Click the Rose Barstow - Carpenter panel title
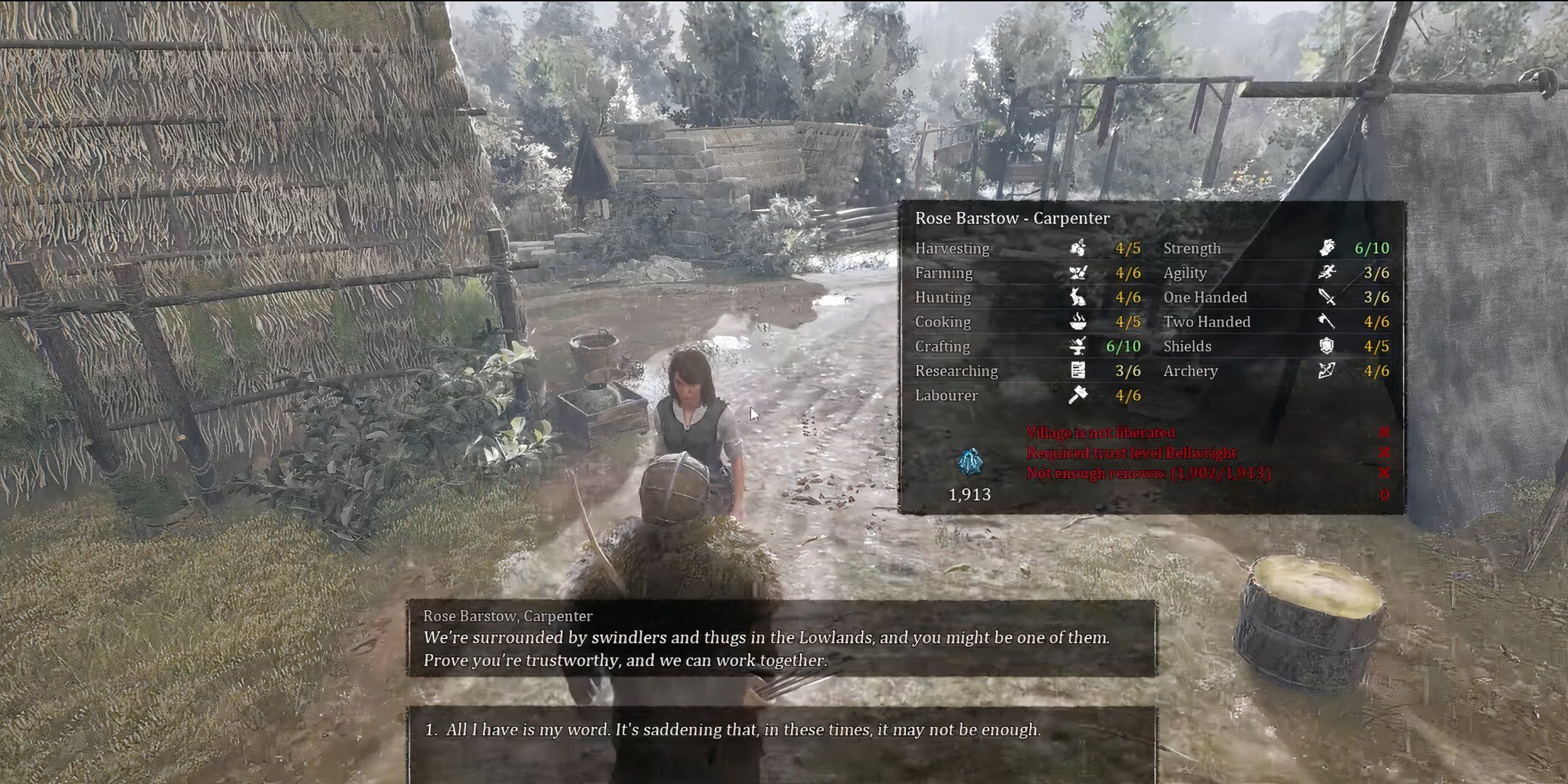Screen dimensions: 1568x784 (x=1013, y=218)
